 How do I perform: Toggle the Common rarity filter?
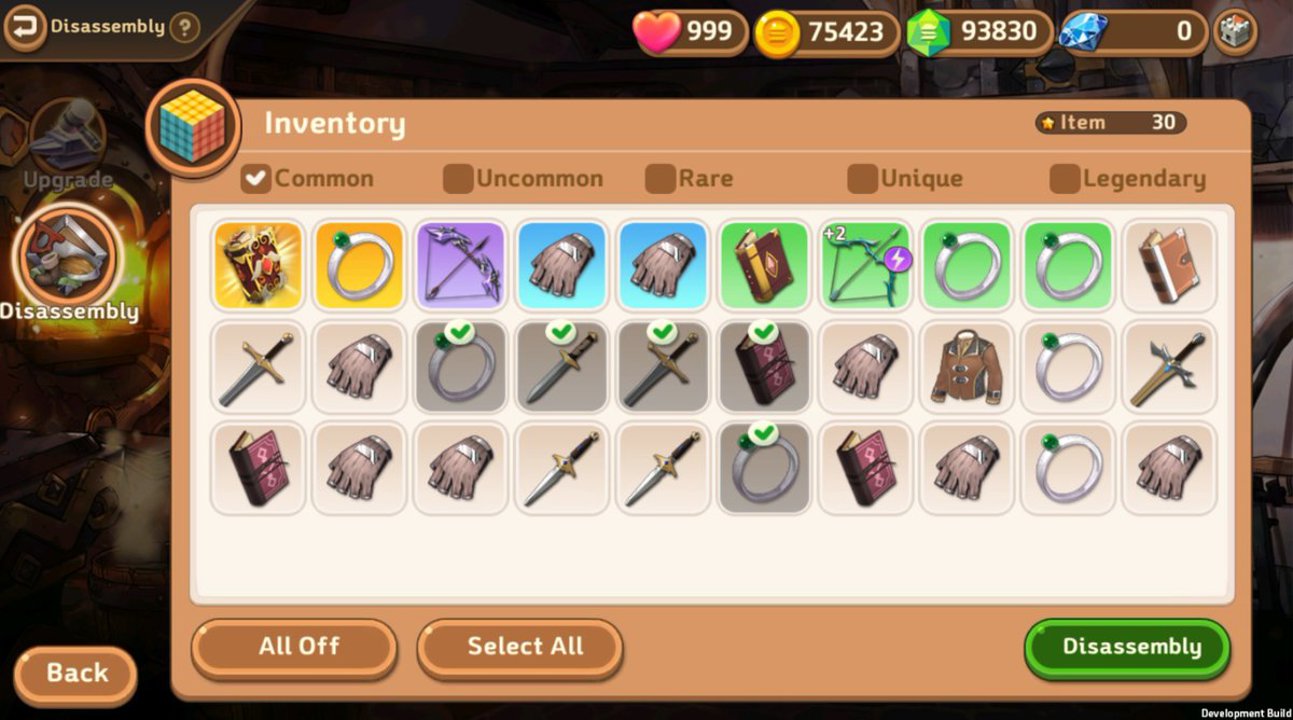[256, 179]
